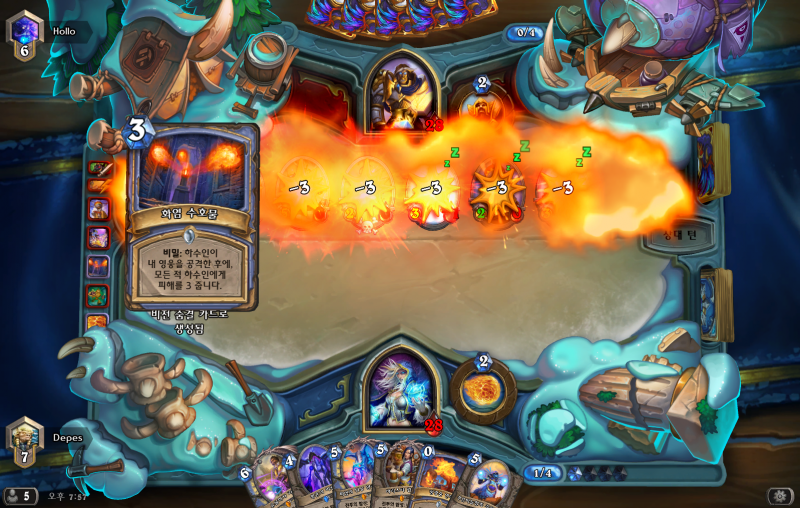This screenshot has width=800, height=508.
Task: Select the enemy minion with 3 attack
Action: click(x=430, y=190)
